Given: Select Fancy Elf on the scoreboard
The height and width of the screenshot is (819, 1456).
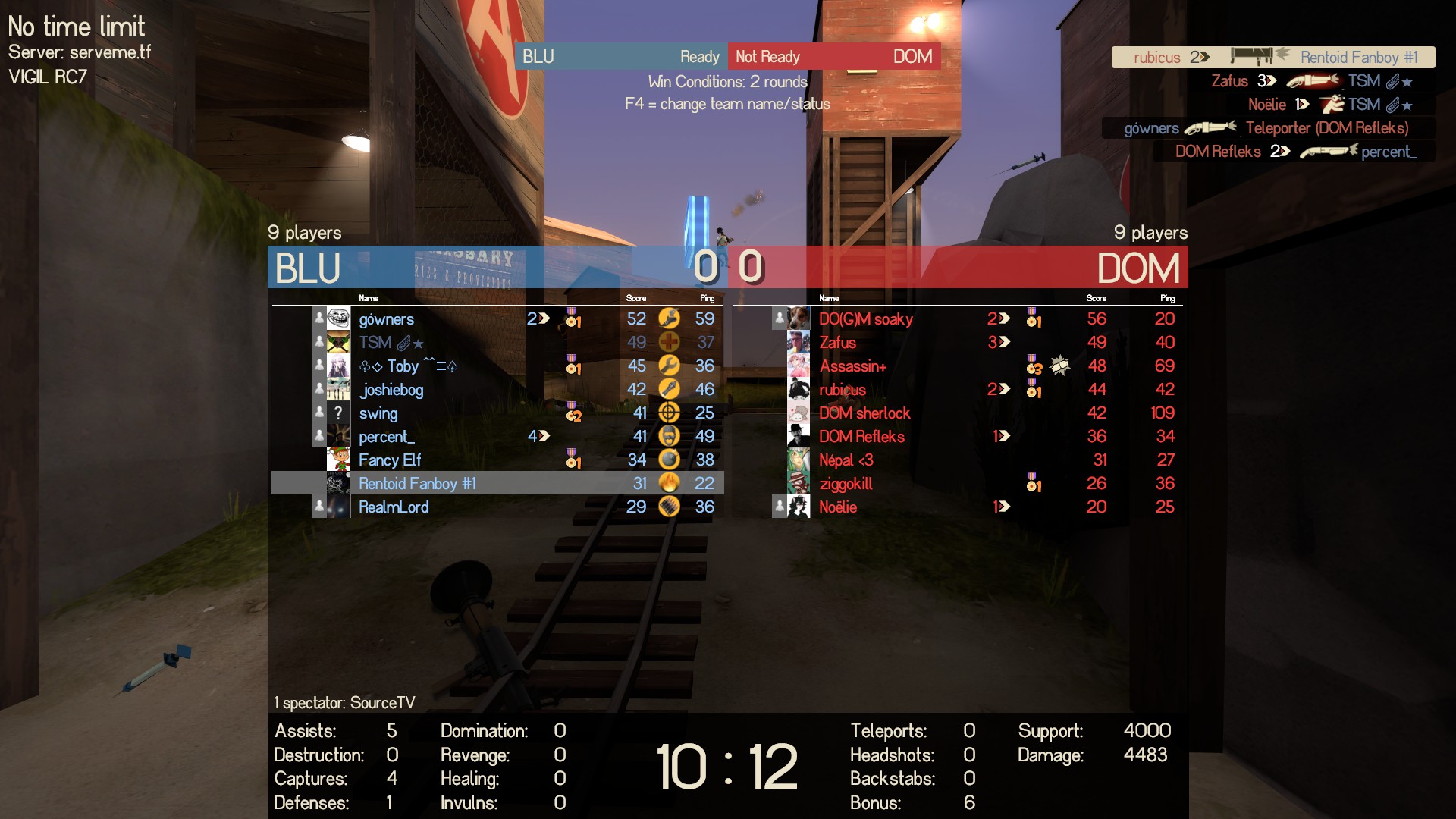Looking at the screenshot, I should [390, 460].
